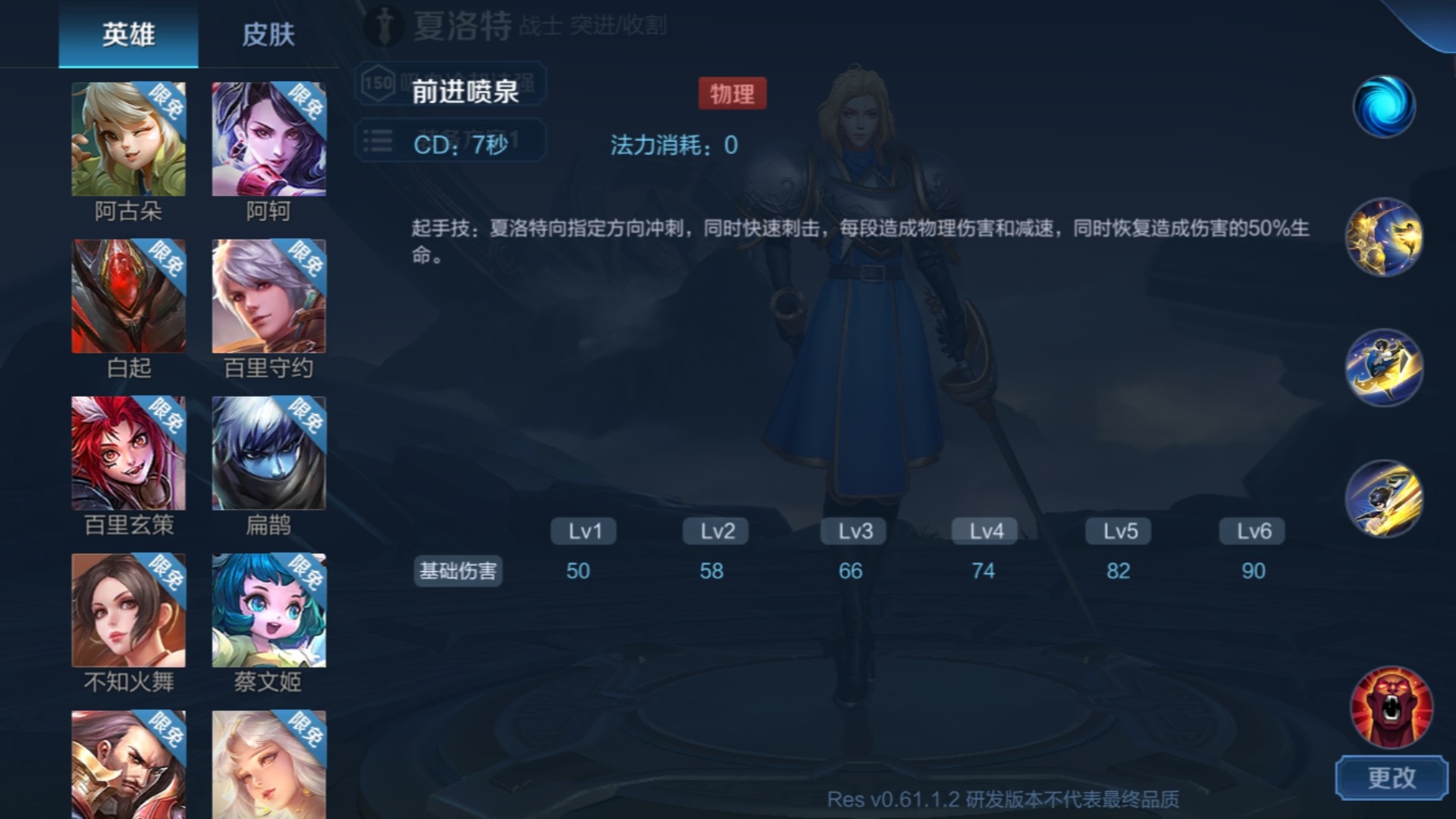This screenshot has width=1456, height=819.
Task: View the second skill icon on the right
Action: [1385, 237]
